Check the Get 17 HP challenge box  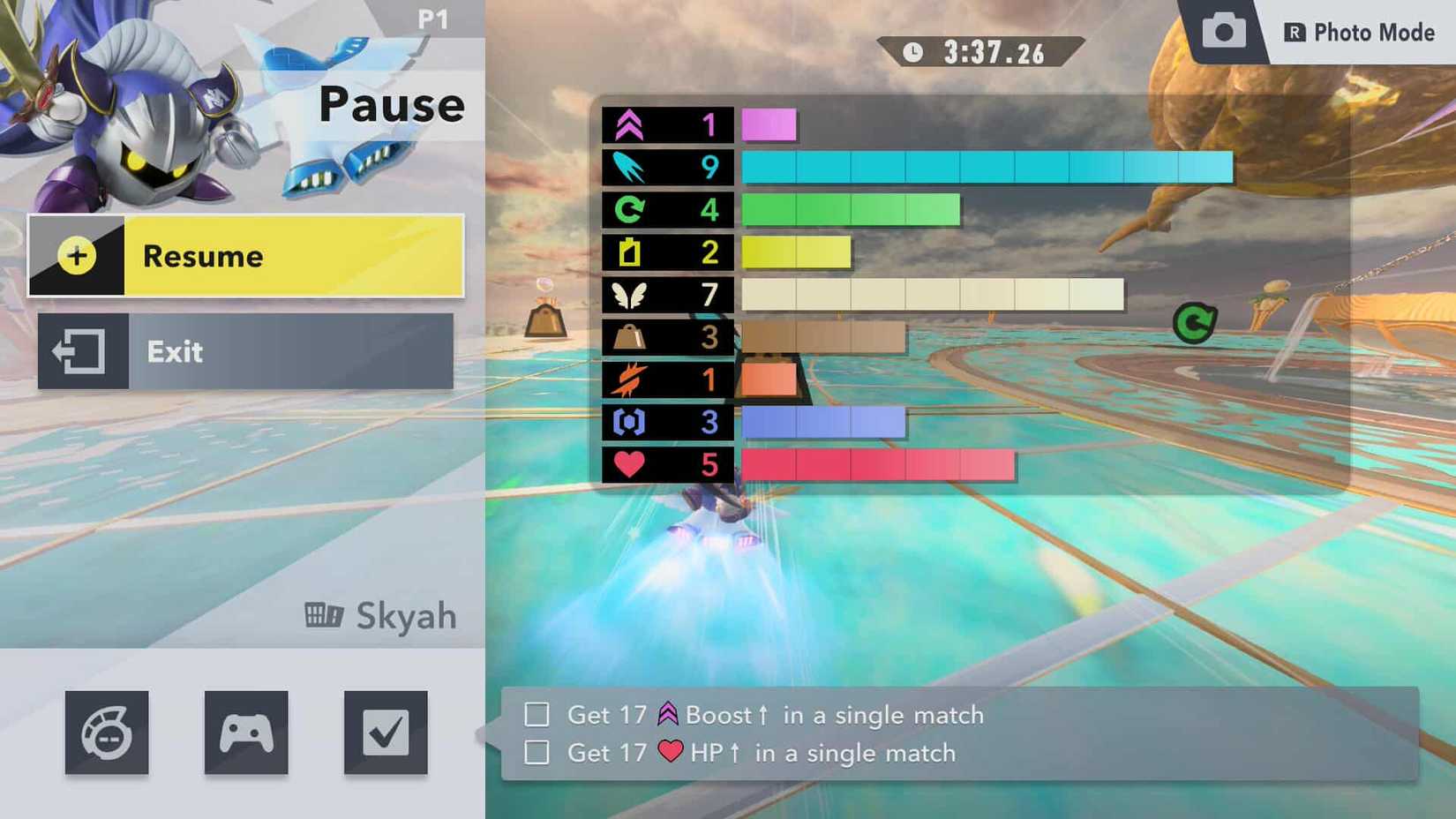coord(536,753)
